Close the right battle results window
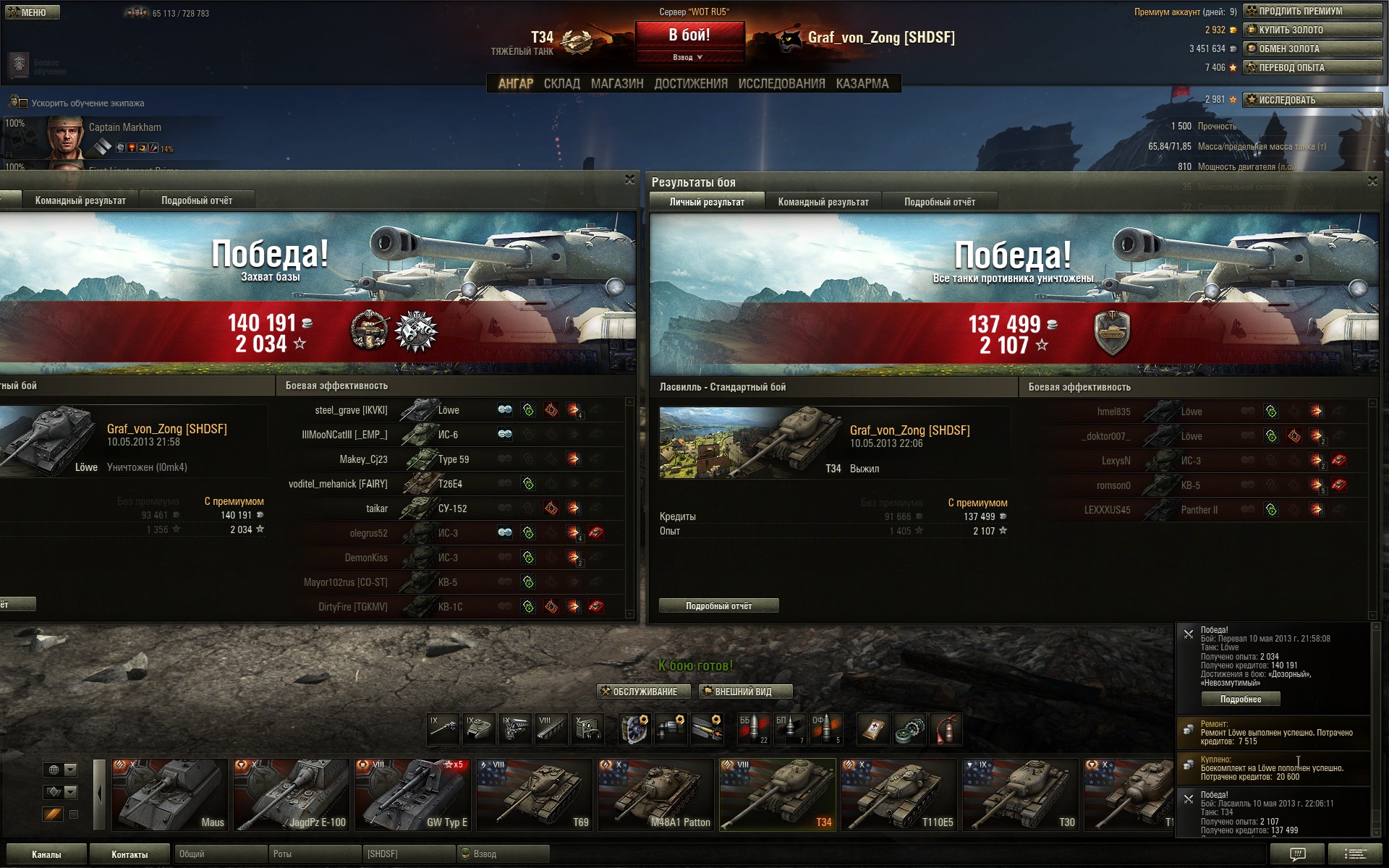The image size is (1389, 868). (1372, 182)
